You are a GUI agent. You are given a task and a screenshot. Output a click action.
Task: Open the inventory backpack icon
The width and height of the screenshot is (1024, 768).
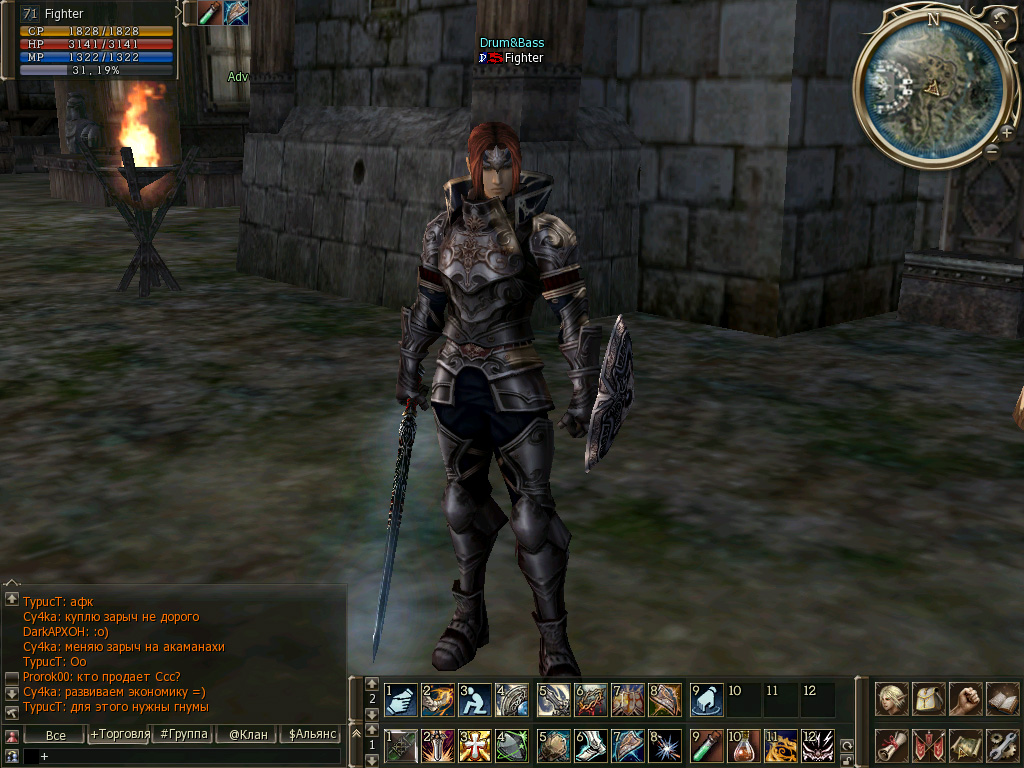pyautogui.click(x=929, y=698)
